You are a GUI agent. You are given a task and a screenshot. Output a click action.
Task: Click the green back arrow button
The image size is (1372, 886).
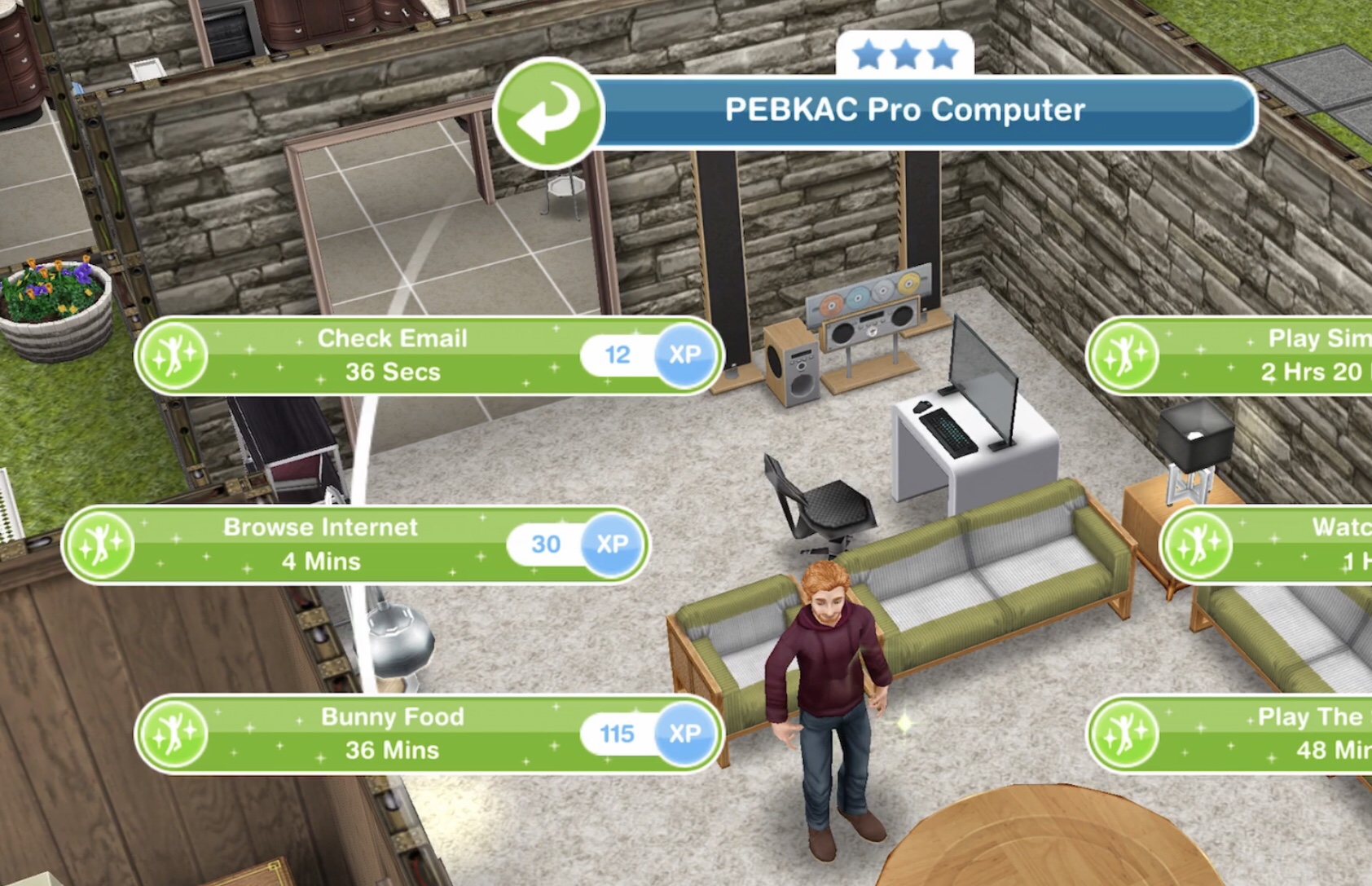(547, 112)
